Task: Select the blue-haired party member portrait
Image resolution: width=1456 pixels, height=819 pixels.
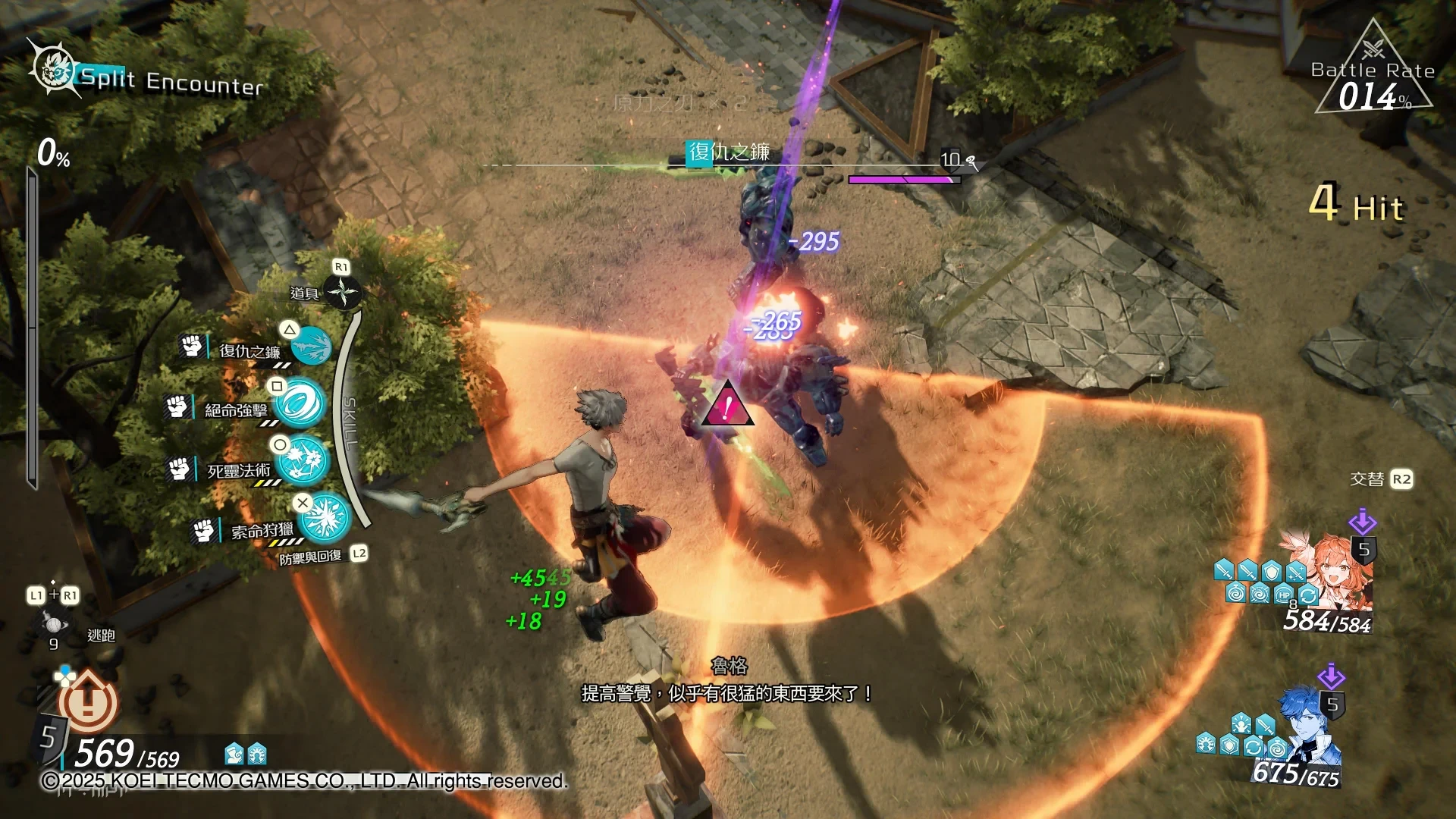Action: click(1309, 724)
